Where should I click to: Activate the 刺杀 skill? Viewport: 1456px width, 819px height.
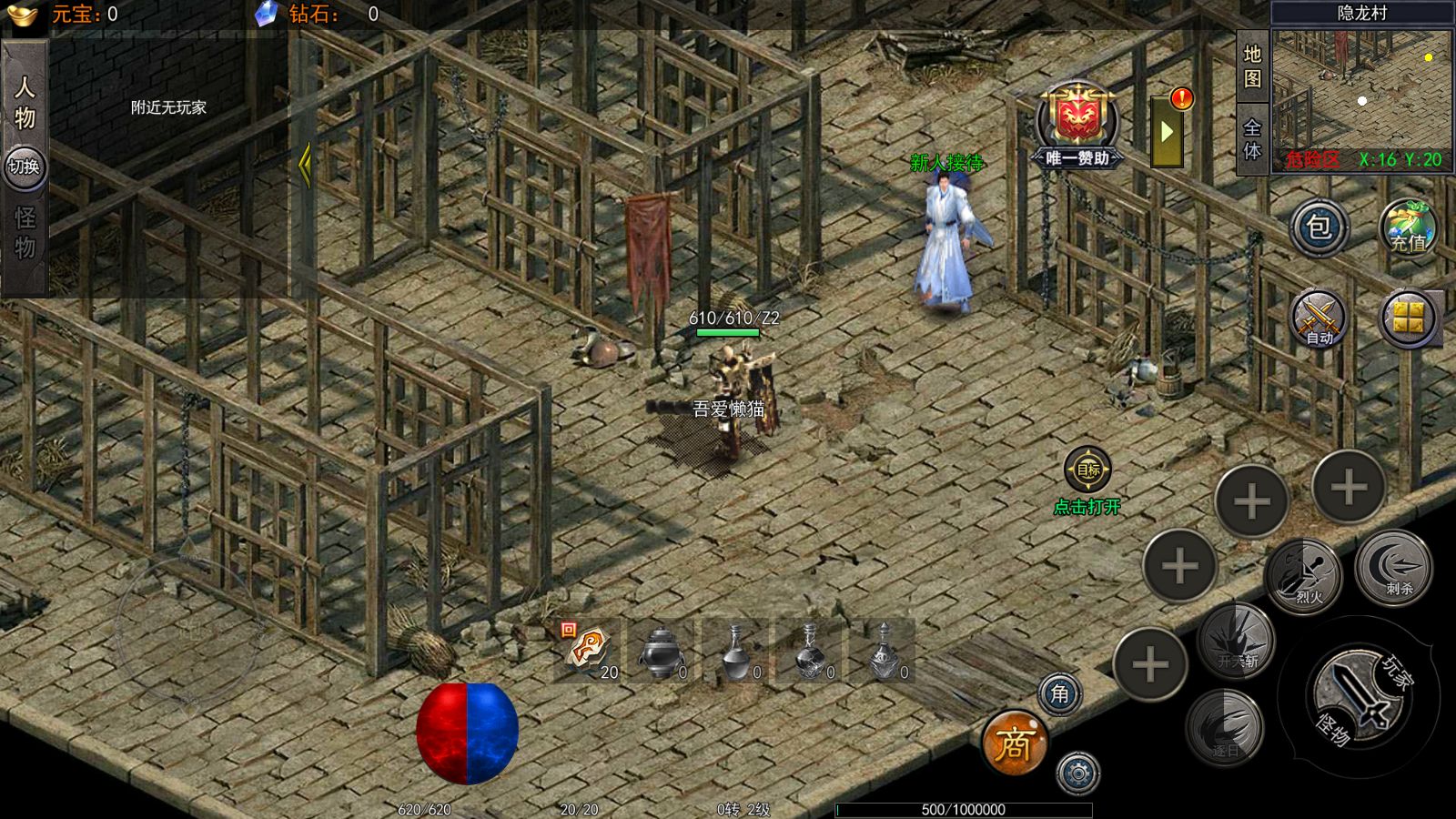pos(1393,568)
